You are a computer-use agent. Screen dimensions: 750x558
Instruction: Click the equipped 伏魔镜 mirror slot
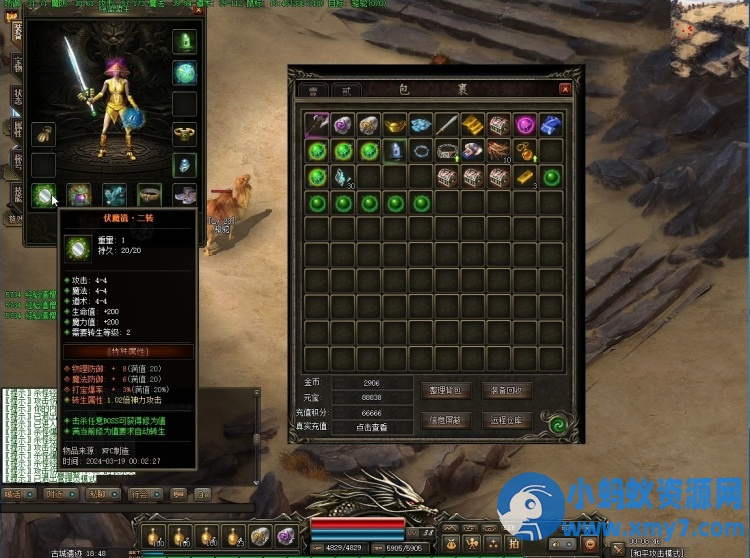(44, 194)
